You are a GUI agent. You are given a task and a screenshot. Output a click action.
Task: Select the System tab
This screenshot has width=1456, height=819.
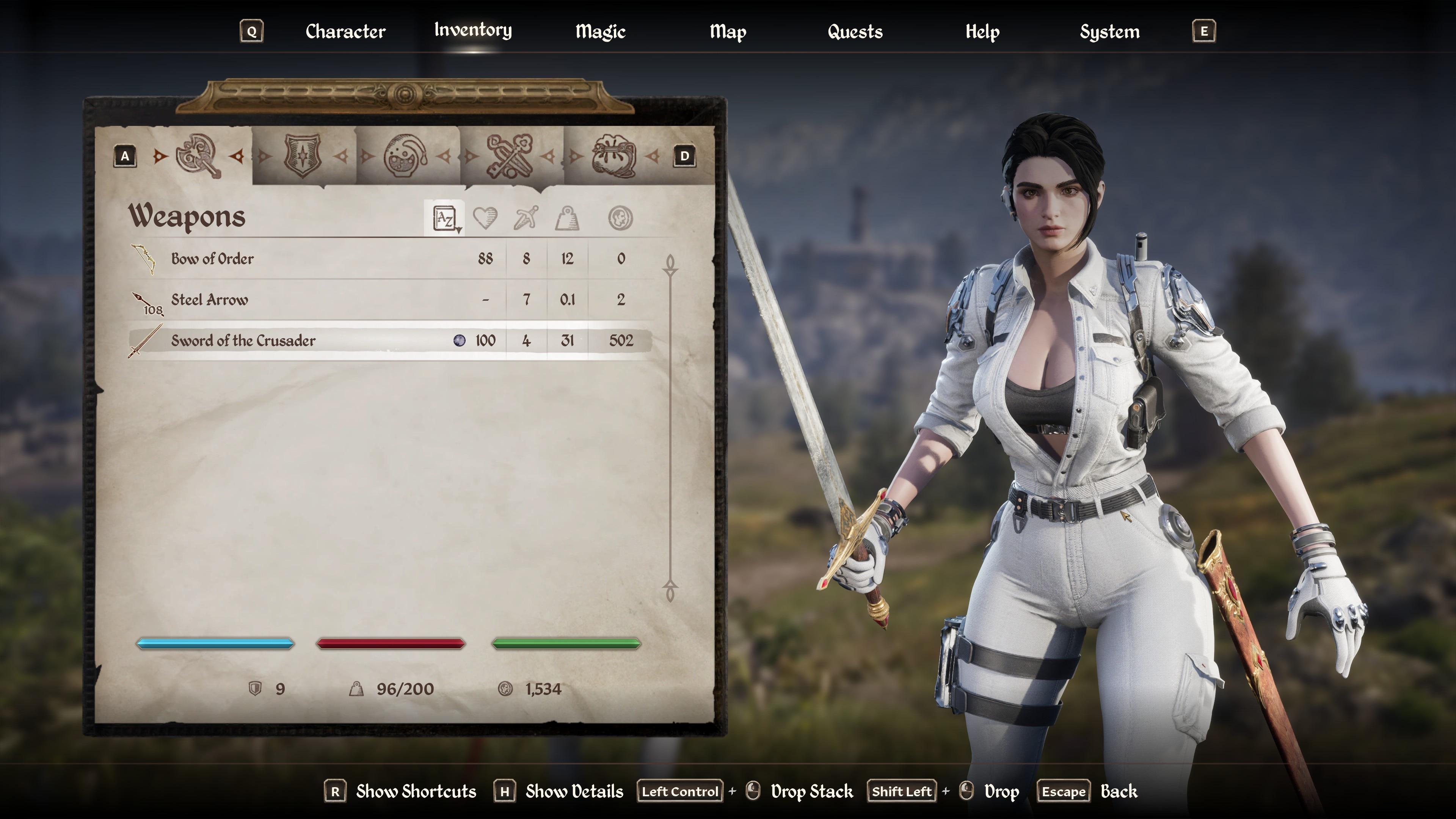[1109, 31]
